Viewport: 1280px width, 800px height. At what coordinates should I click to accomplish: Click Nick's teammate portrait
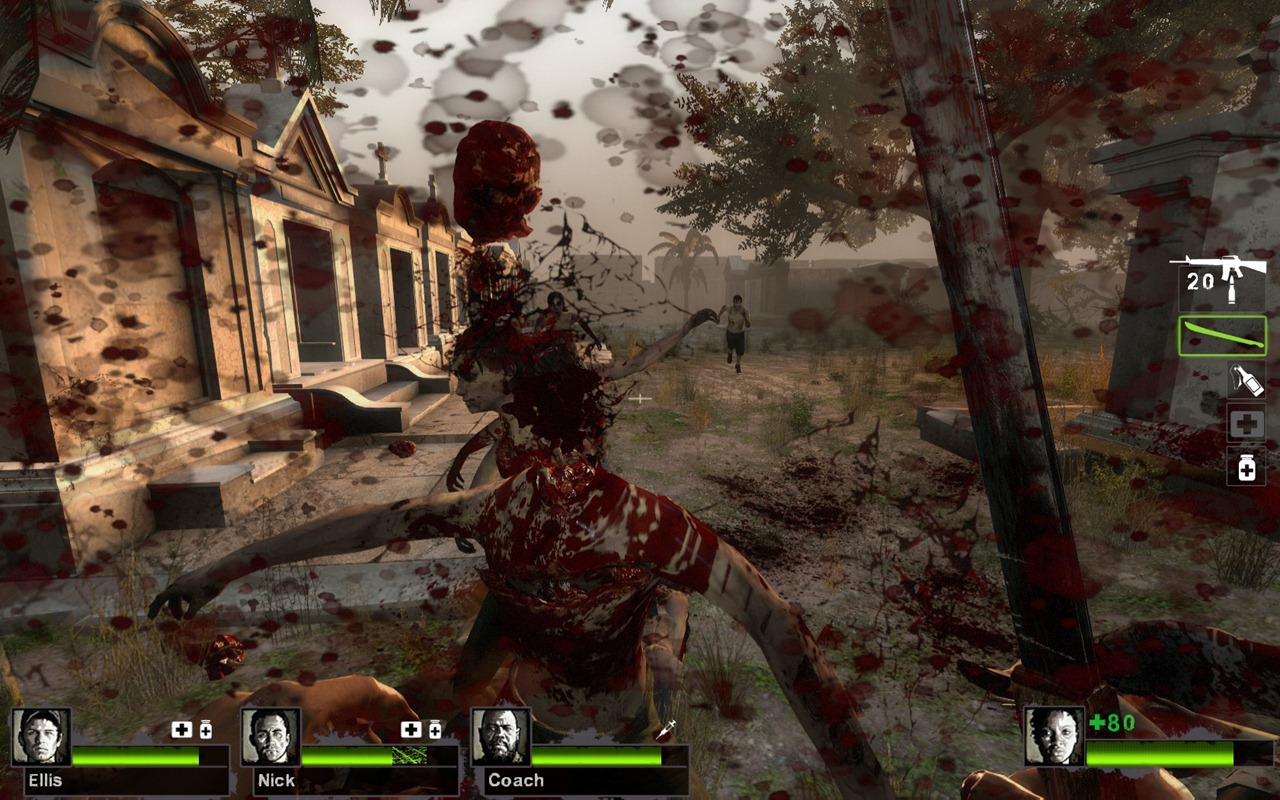tap(271, 737)
